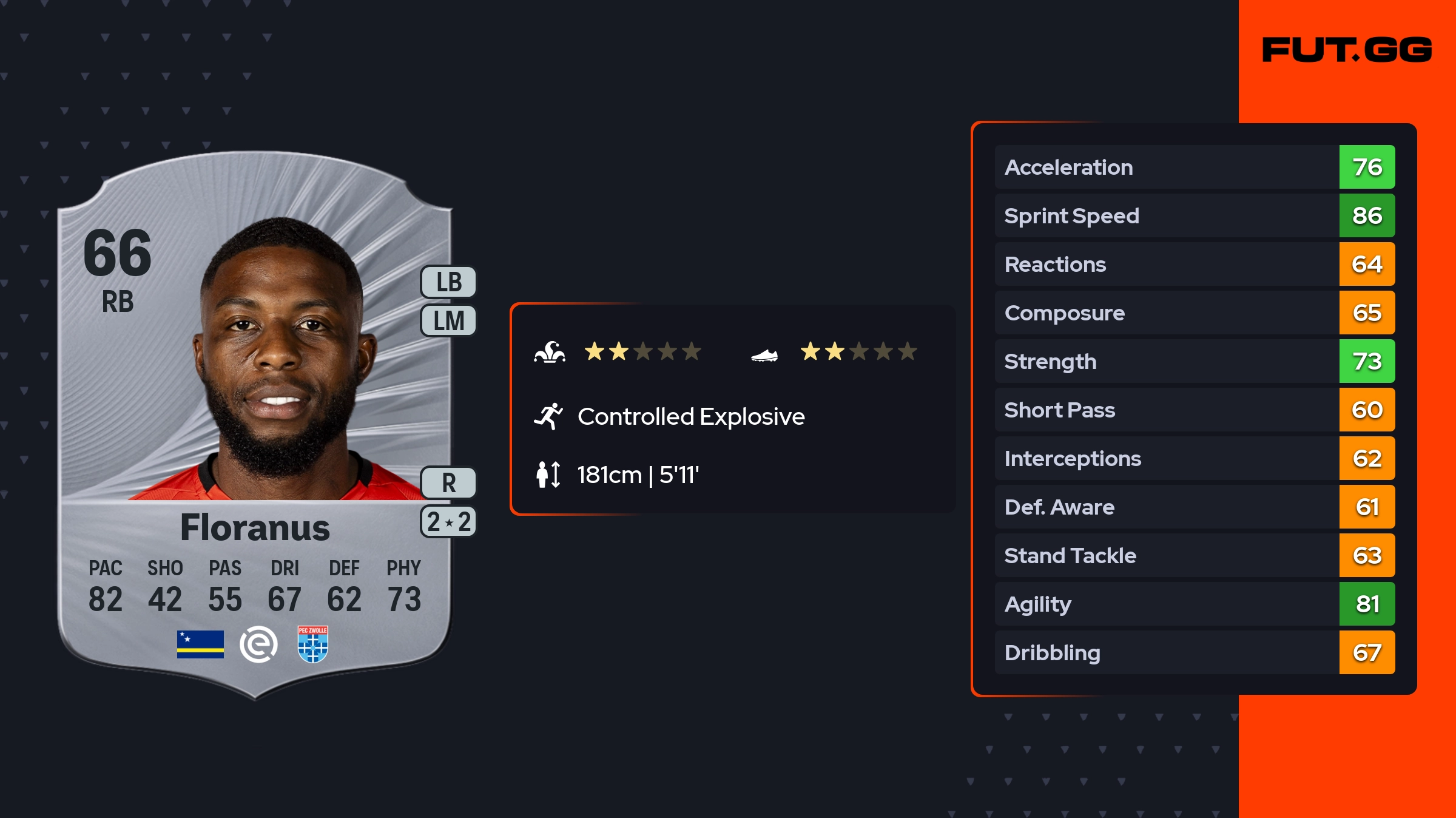
Task: Click the LB alternate position badge
Action: click(x=449, y=282)
